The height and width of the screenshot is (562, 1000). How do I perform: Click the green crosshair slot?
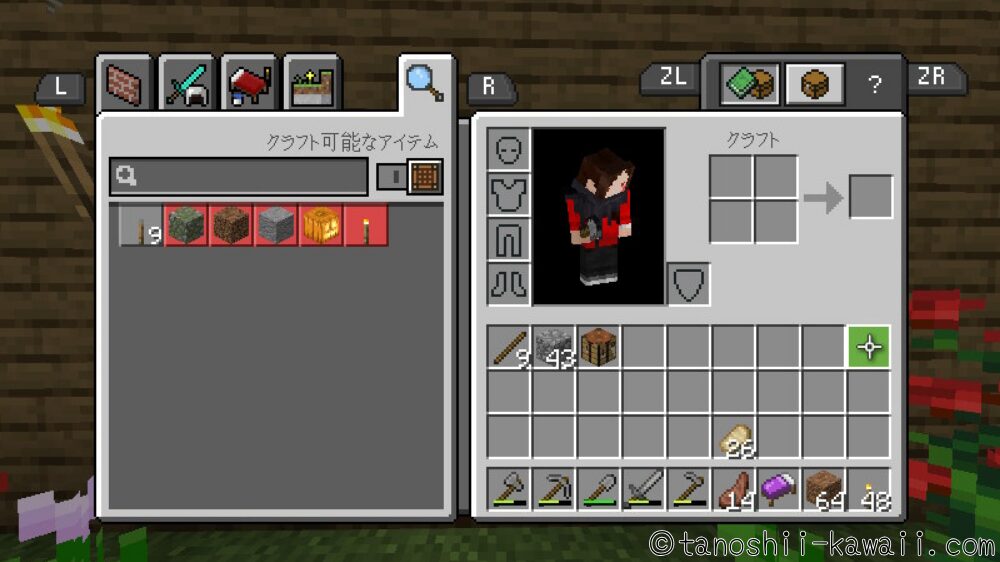coord(869,347)
